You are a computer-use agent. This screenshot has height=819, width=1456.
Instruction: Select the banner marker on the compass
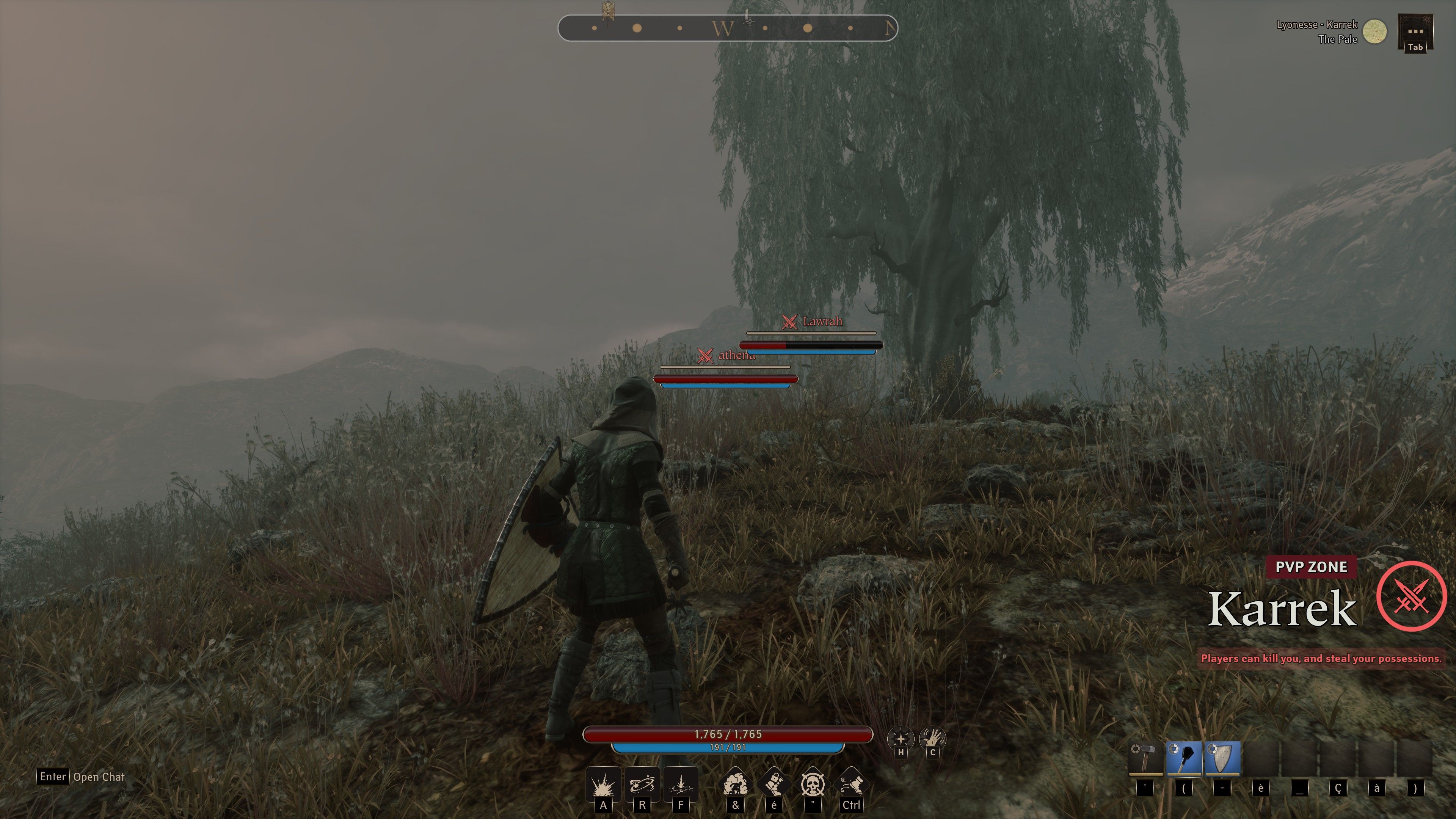[609, 11]
